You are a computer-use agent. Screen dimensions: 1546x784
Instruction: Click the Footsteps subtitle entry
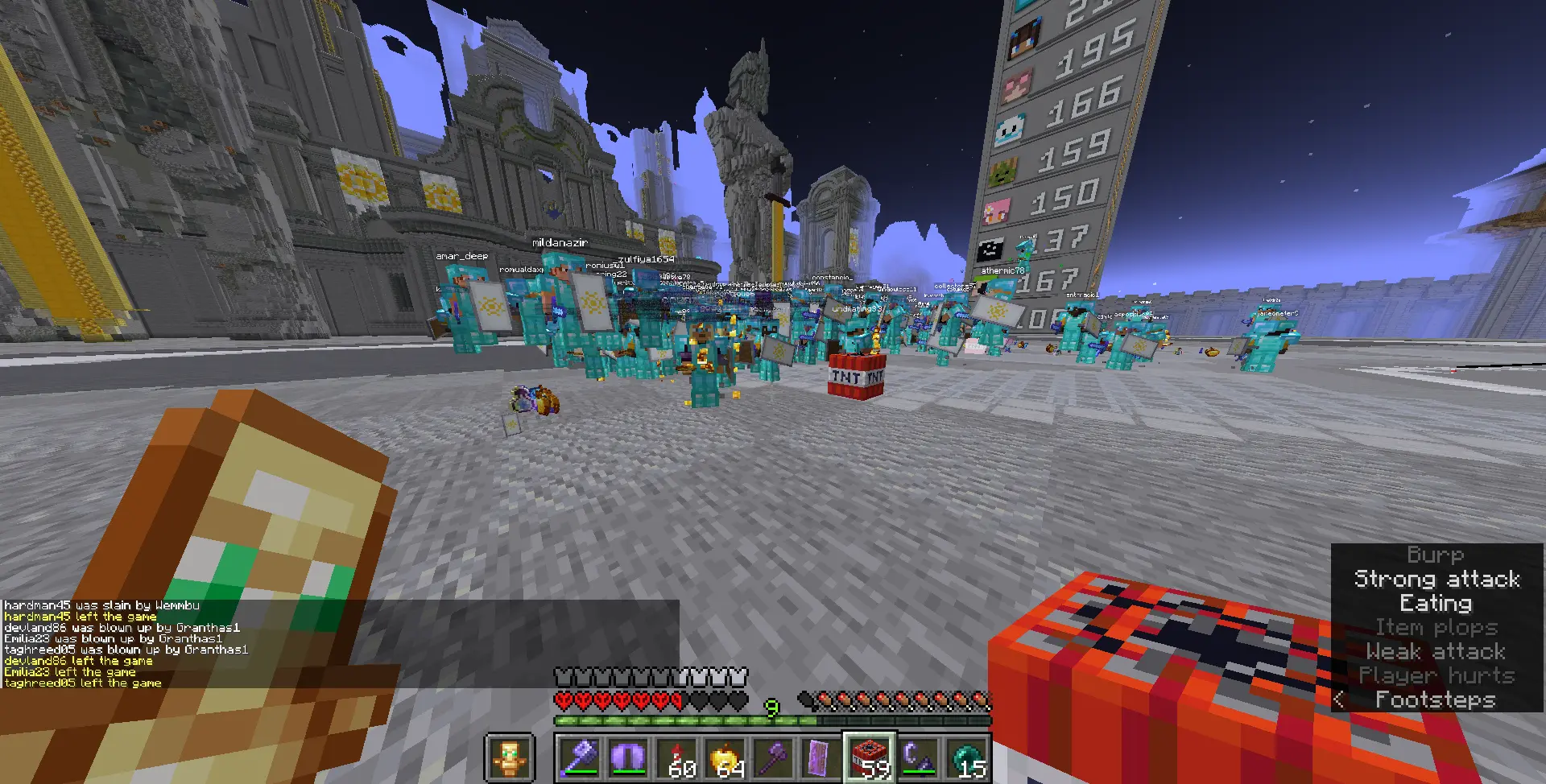[1436, 699]
